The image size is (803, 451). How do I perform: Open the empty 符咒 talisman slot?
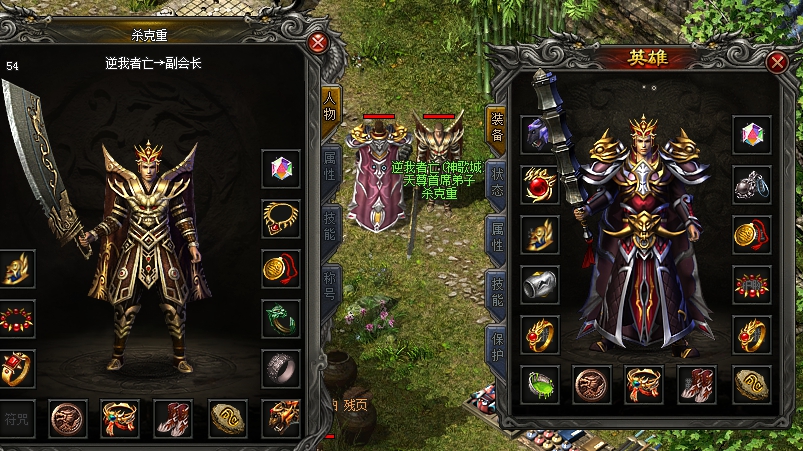[17, 417]
